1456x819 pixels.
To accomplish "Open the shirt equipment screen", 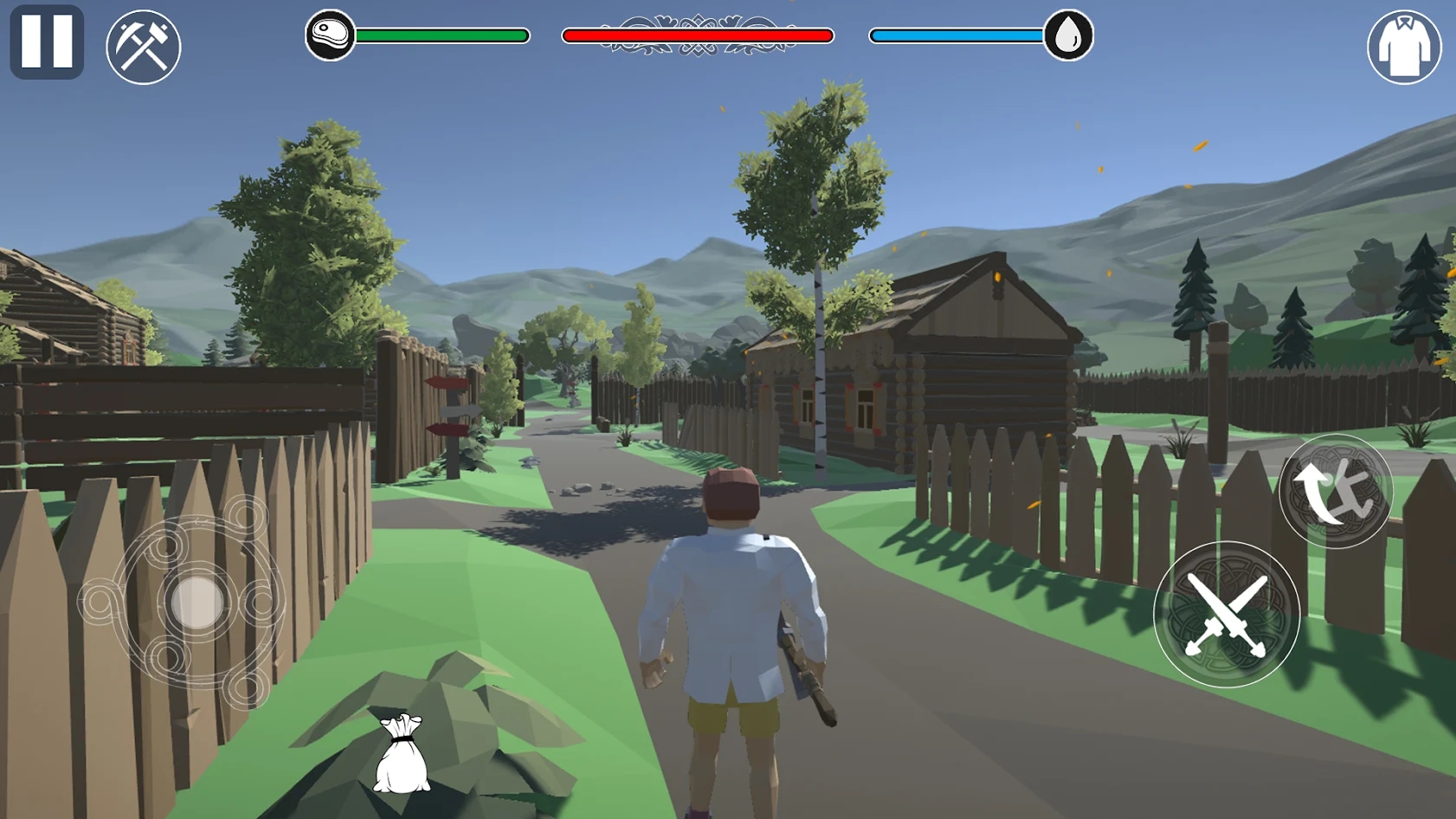I will point(1403,48).
